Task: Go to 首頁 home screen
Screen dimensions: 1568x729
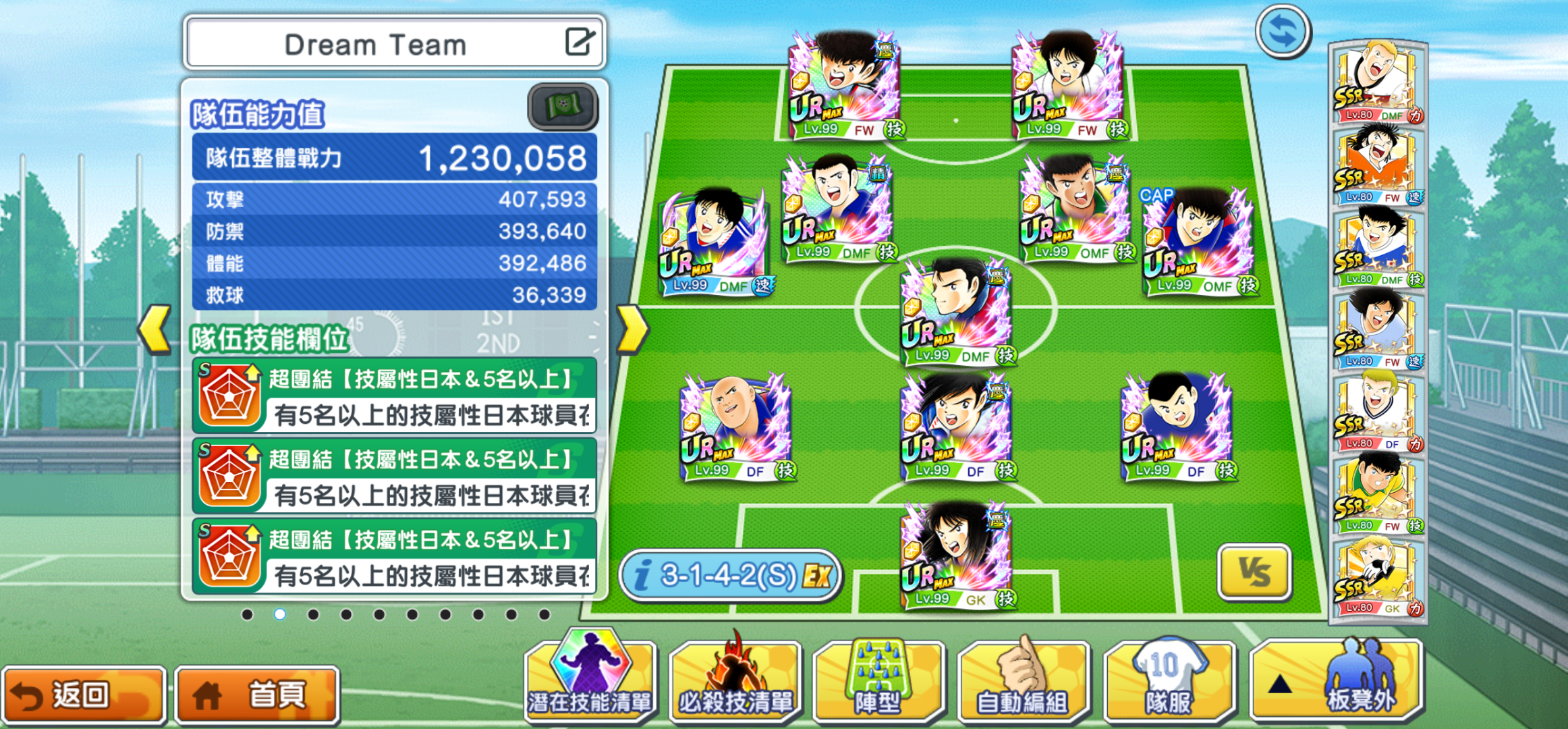Action: click(257, 695)
